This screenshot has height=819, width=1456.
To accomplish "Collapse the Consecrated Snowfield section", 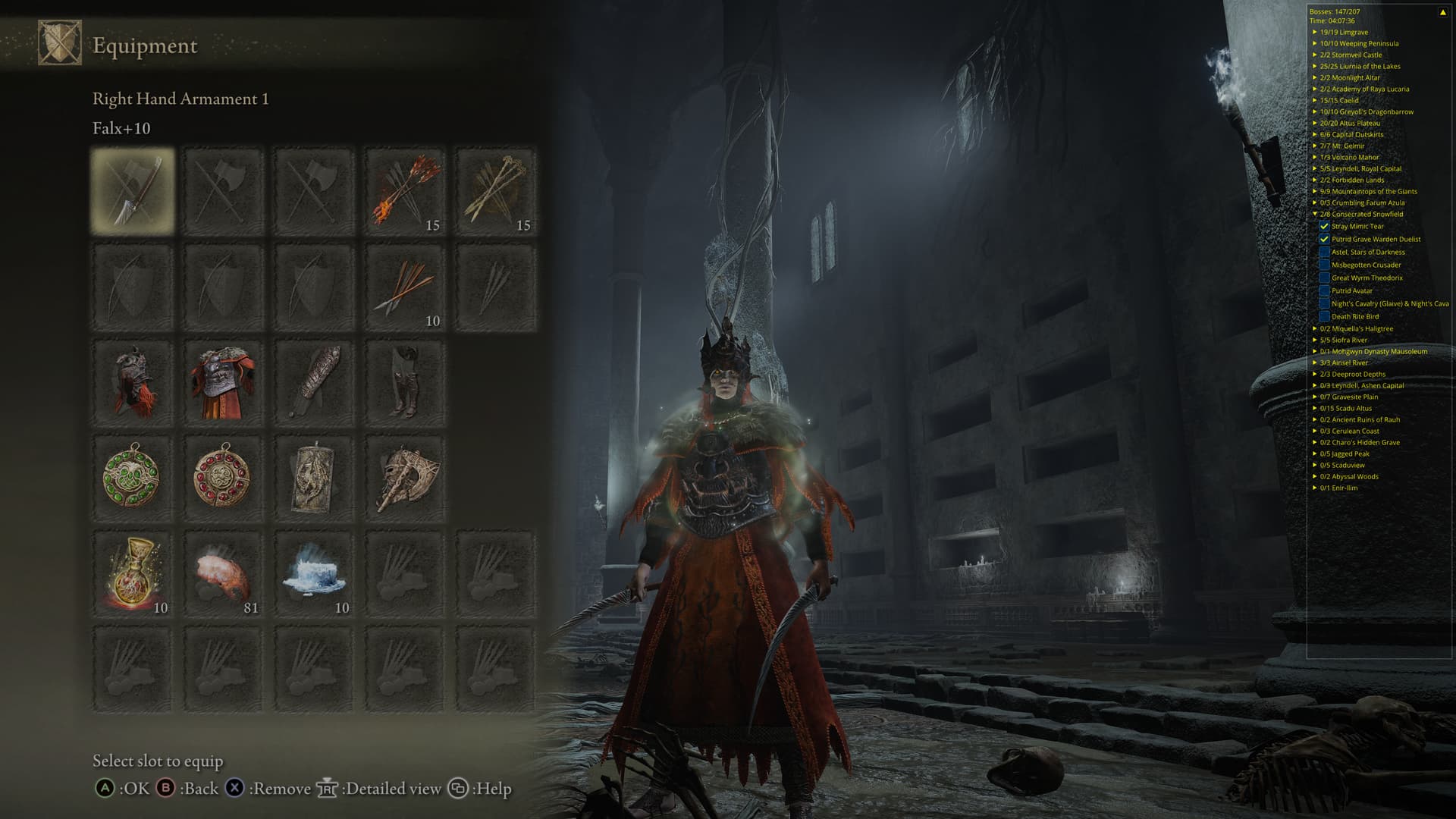I will [1315, 215].
